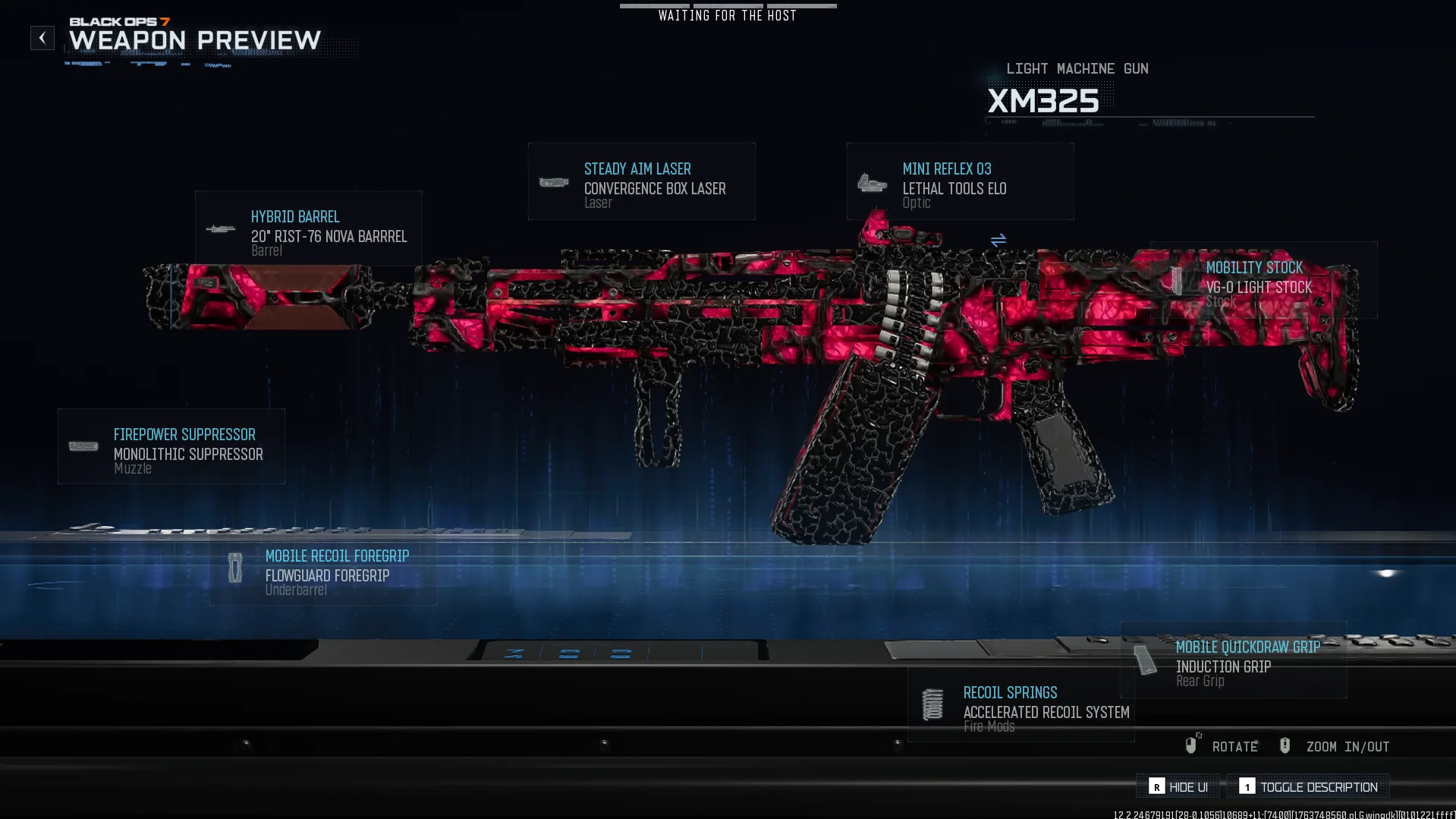Select the Mobility Stock attachment
Image resolution: width=1456 pixels, height=819 pixels.
(x=1263, y=280)
